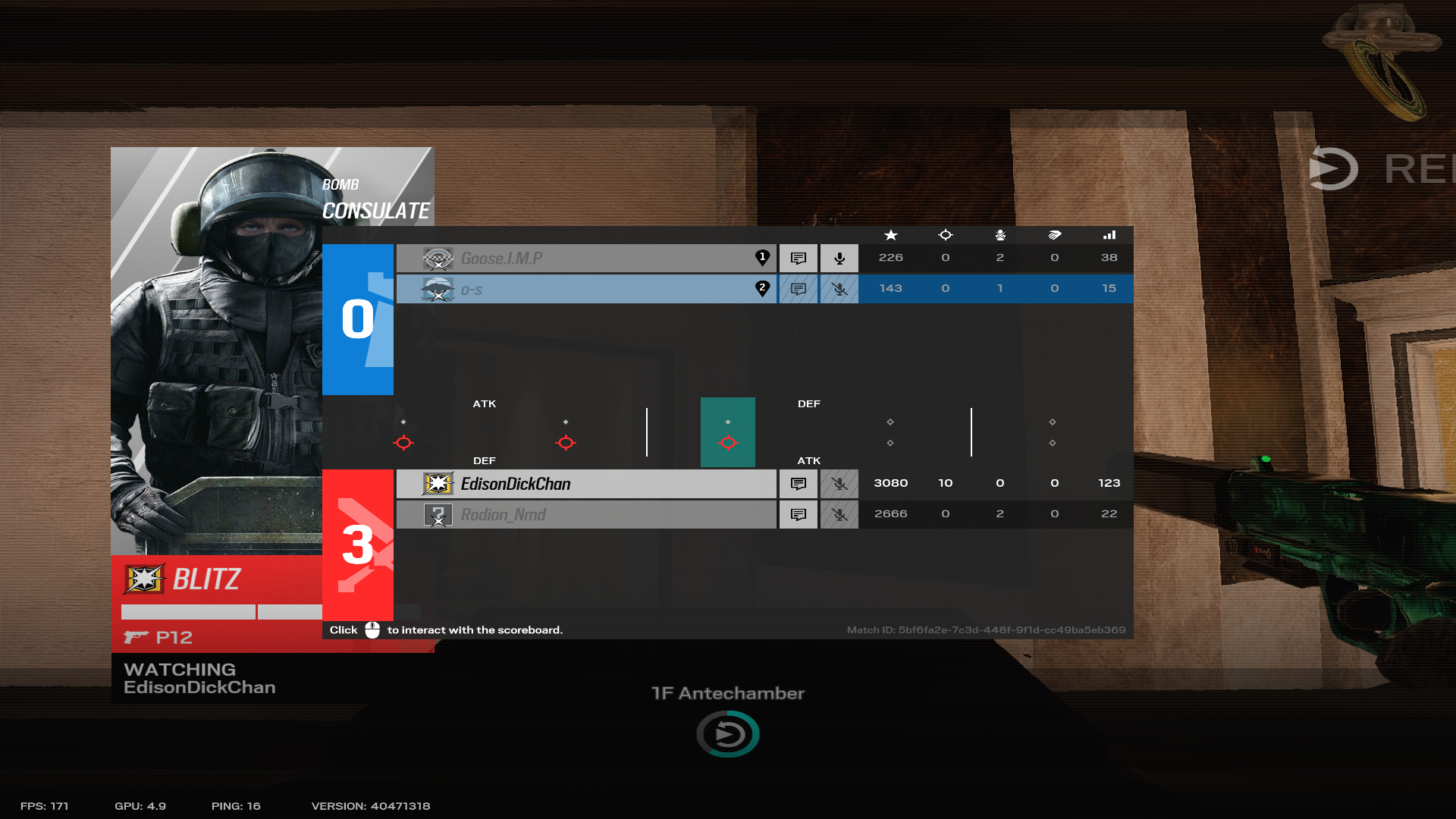Click the crosshair kills column icon

pos(945,235)
